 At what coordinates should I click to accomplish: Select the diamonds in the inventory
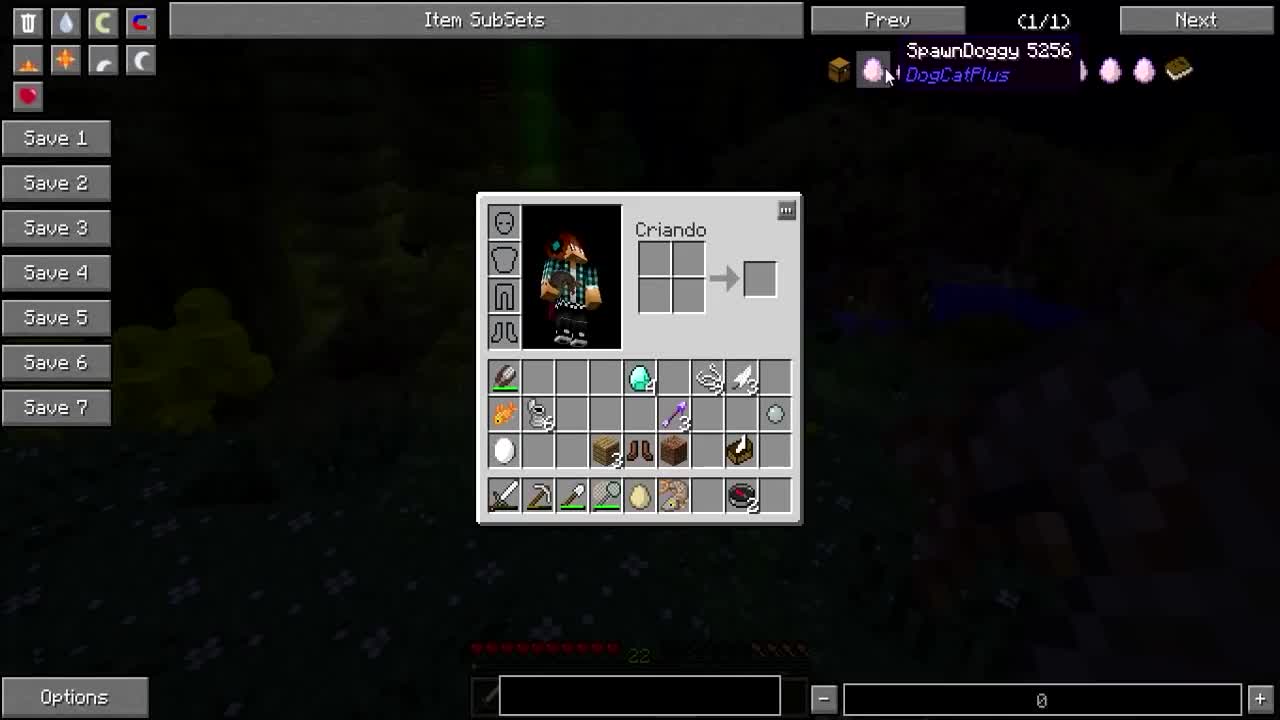point(641,378)
